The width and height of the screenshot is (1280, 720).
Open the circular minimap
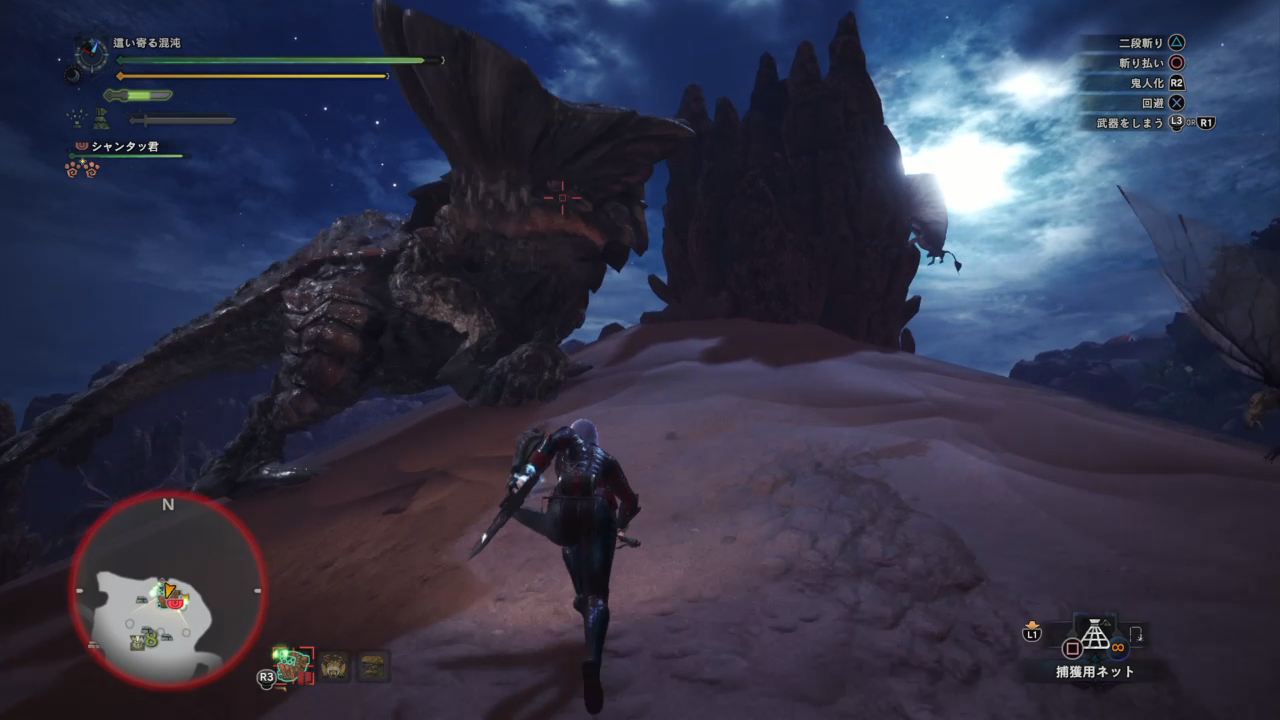167,591
